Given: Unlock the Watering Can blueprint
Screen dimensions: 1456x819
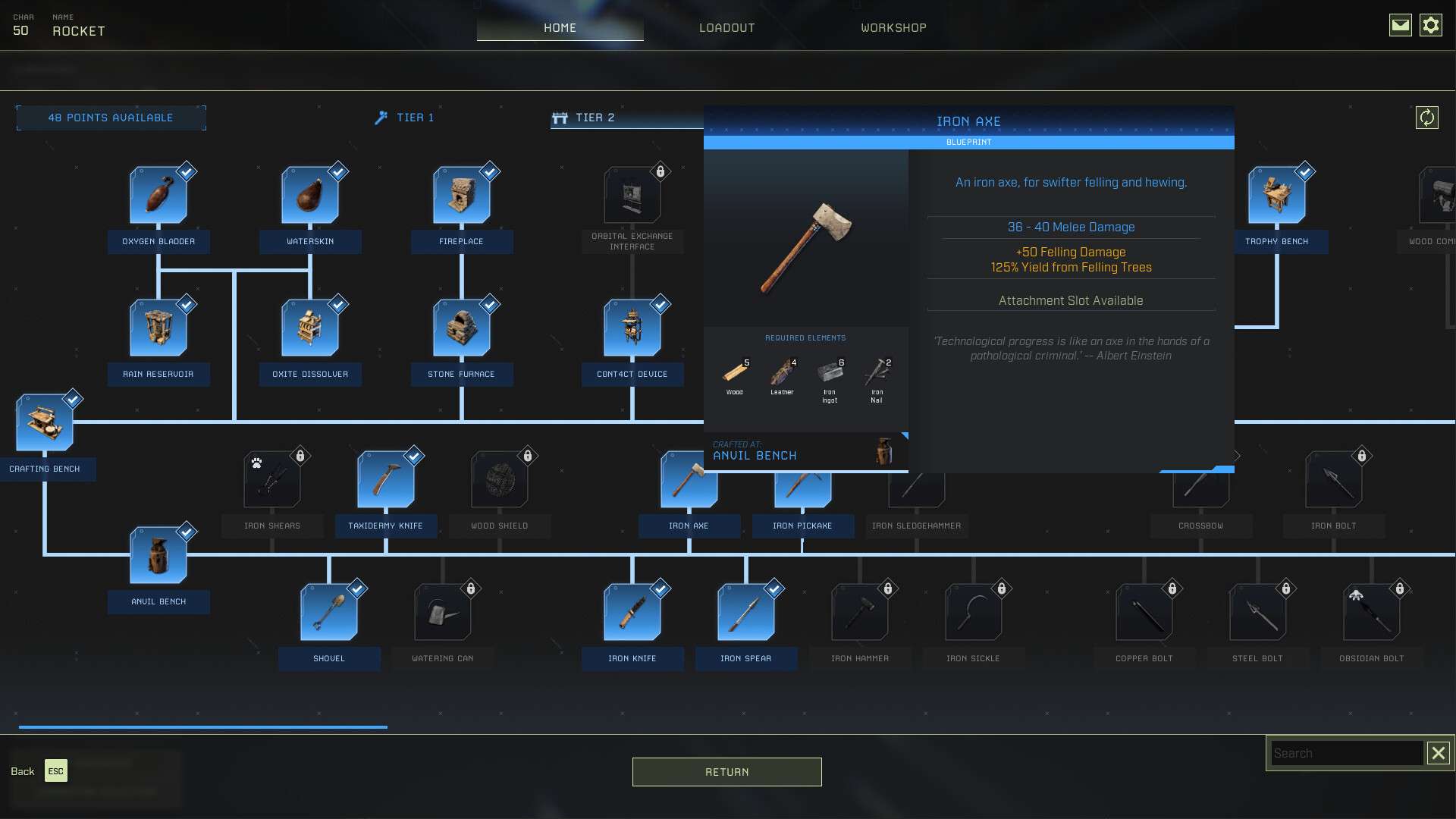Looking at the screenshot, I should click(443, 613).
